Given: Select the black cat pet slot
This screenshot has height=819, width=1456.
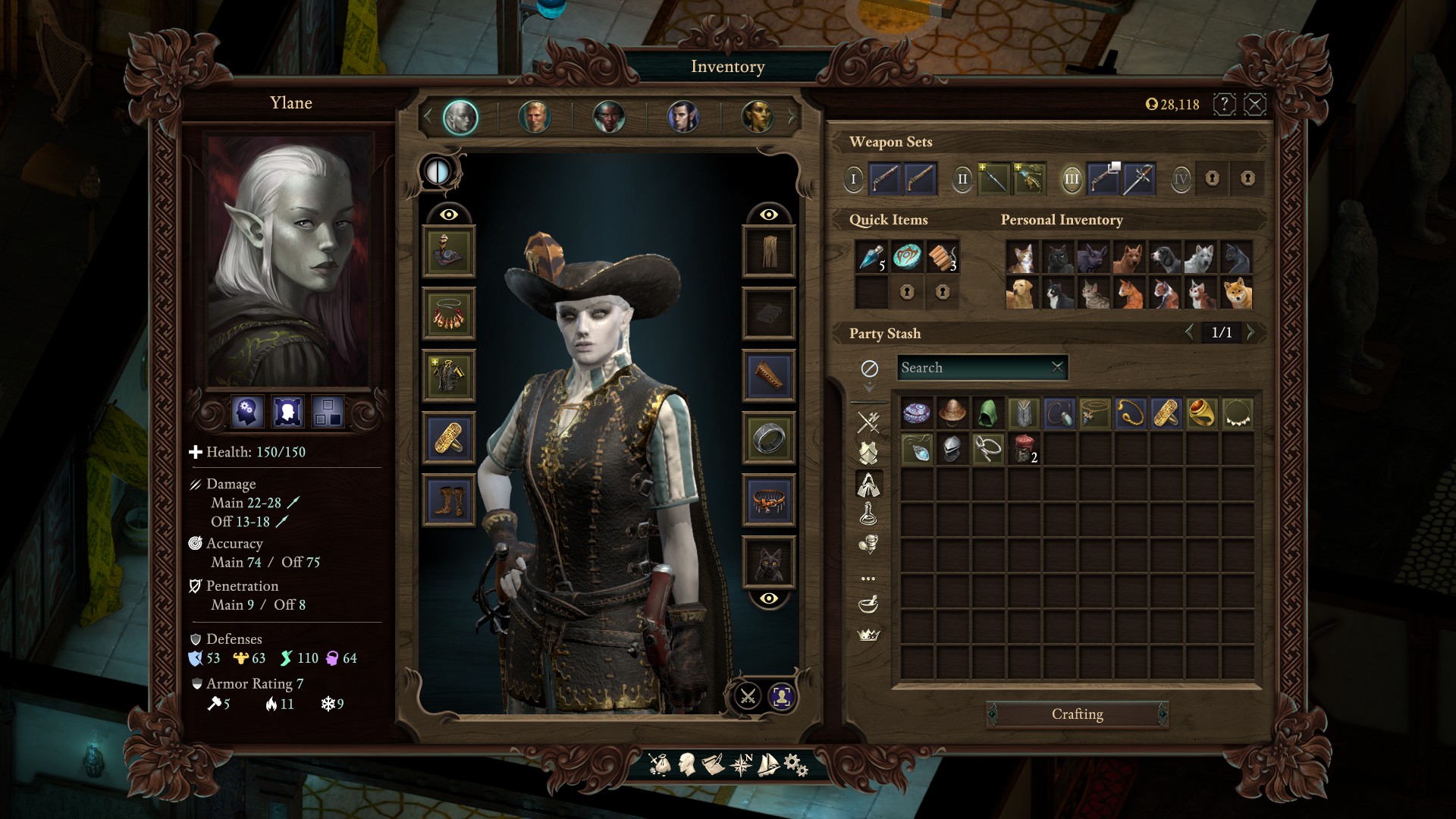Looking at the screenshot, I should coord(769,563).
